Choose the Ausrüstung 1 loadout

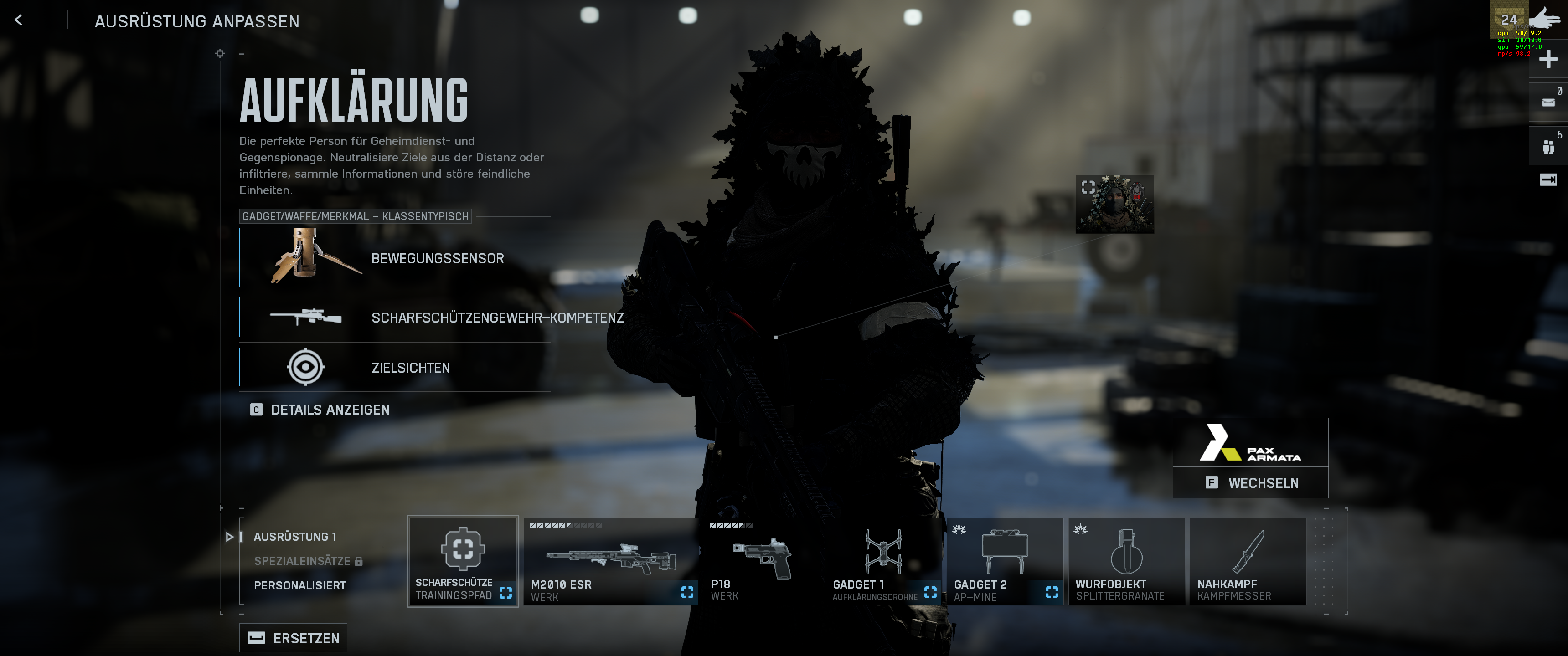(x=294, y=537)
